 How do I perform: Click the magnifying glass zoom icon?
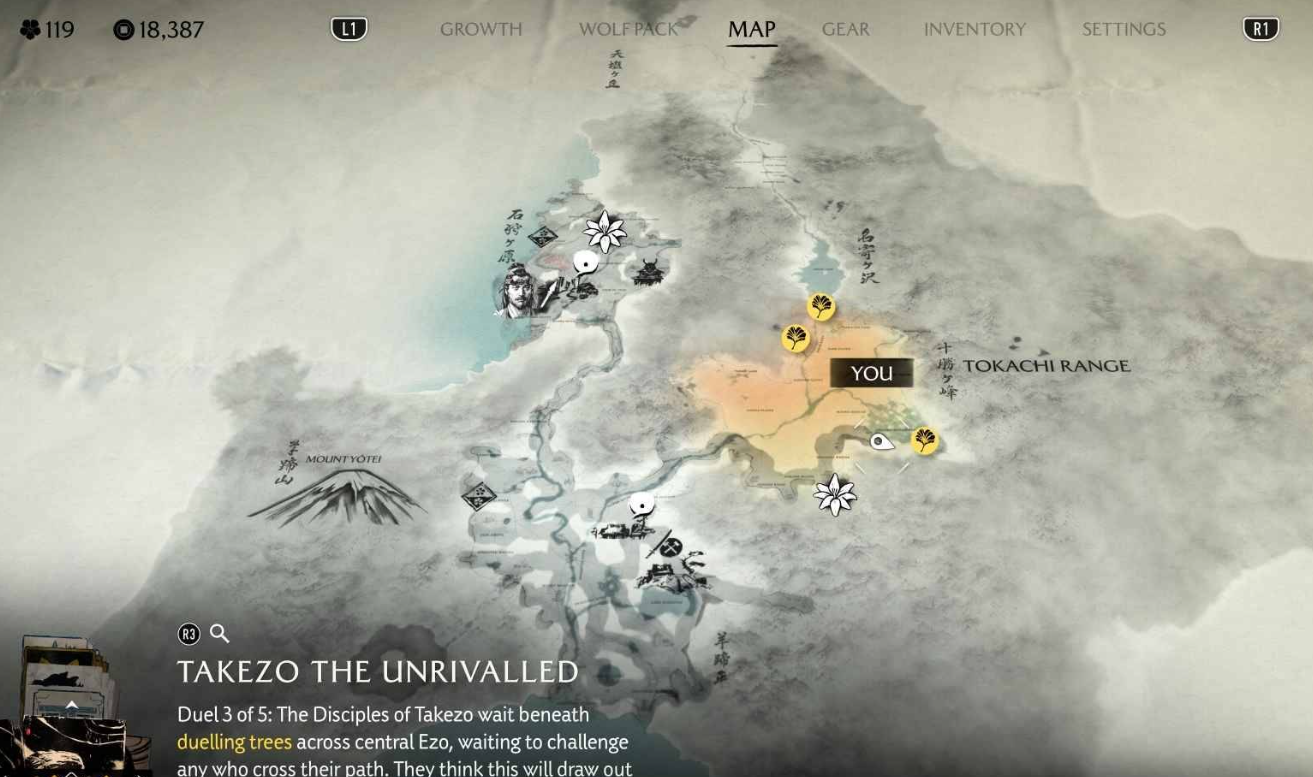pyautogui.click(x=219, y=633)
